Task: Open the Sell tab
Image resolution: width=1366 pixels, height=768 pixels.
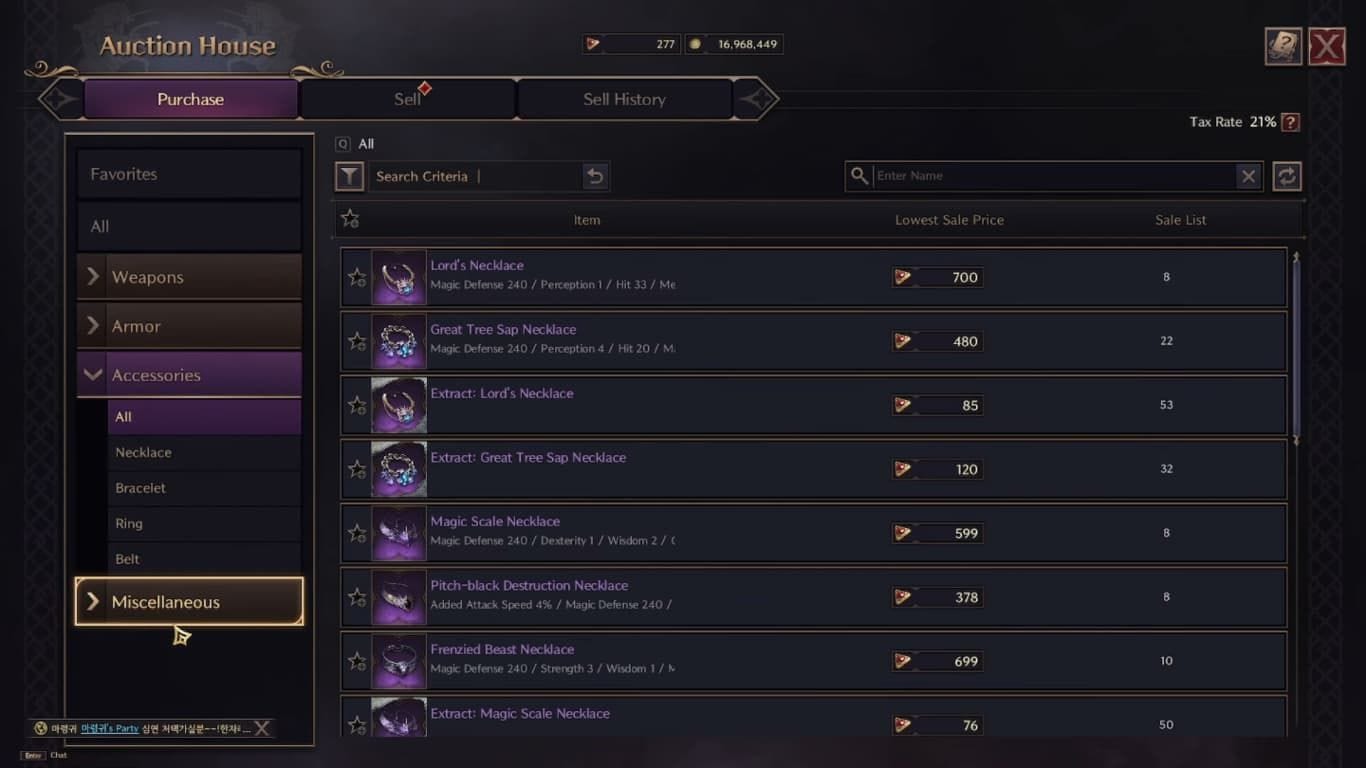Action: [x=406, y=99]
